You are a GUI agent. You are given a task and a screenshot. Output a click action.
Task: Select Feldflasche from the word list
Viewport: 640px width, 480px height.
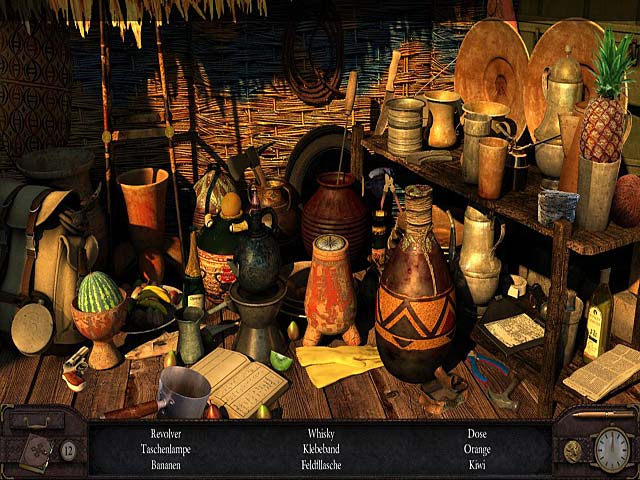pyautogui.click(x=321, y=465)
